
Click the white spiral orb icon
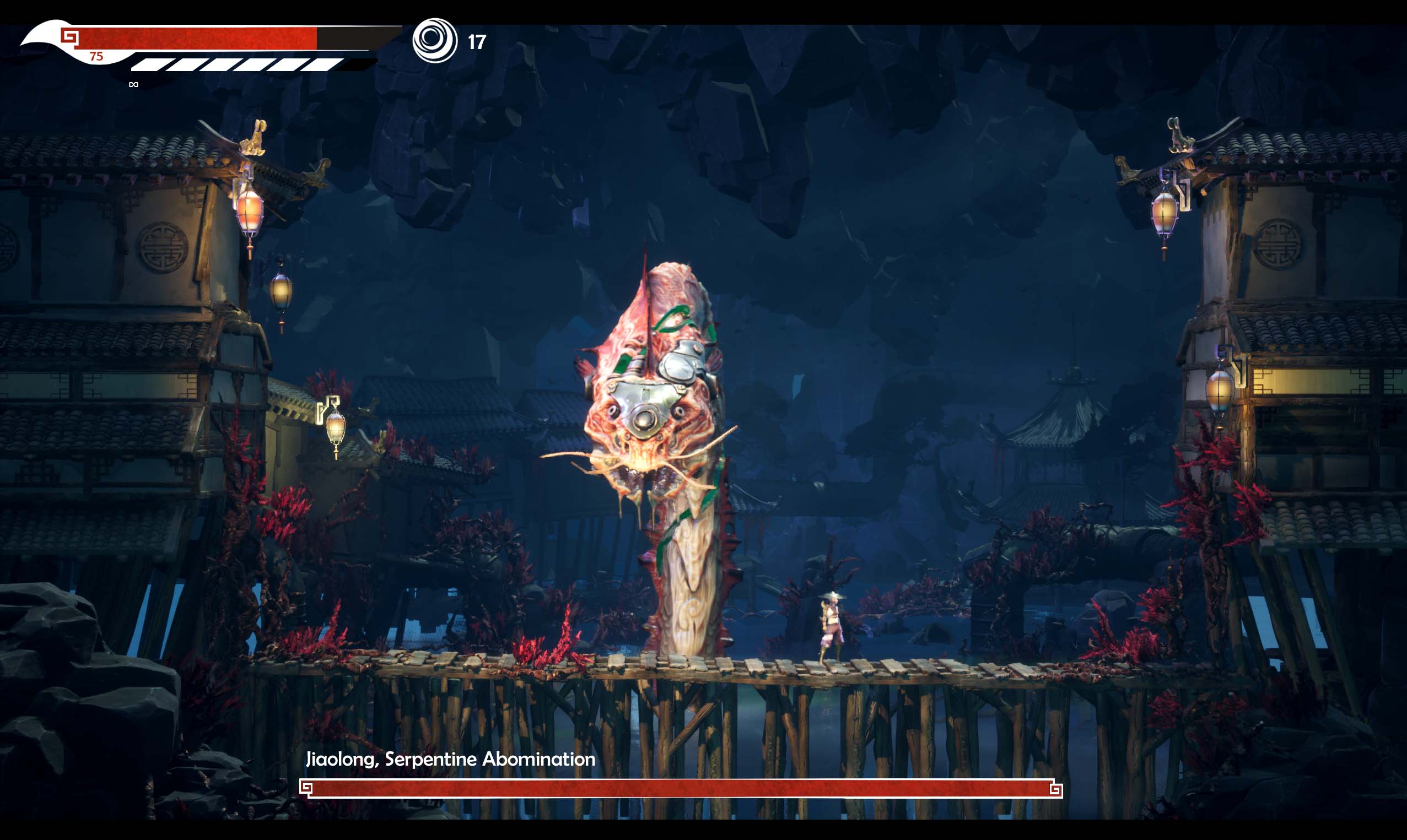(434, 40)
